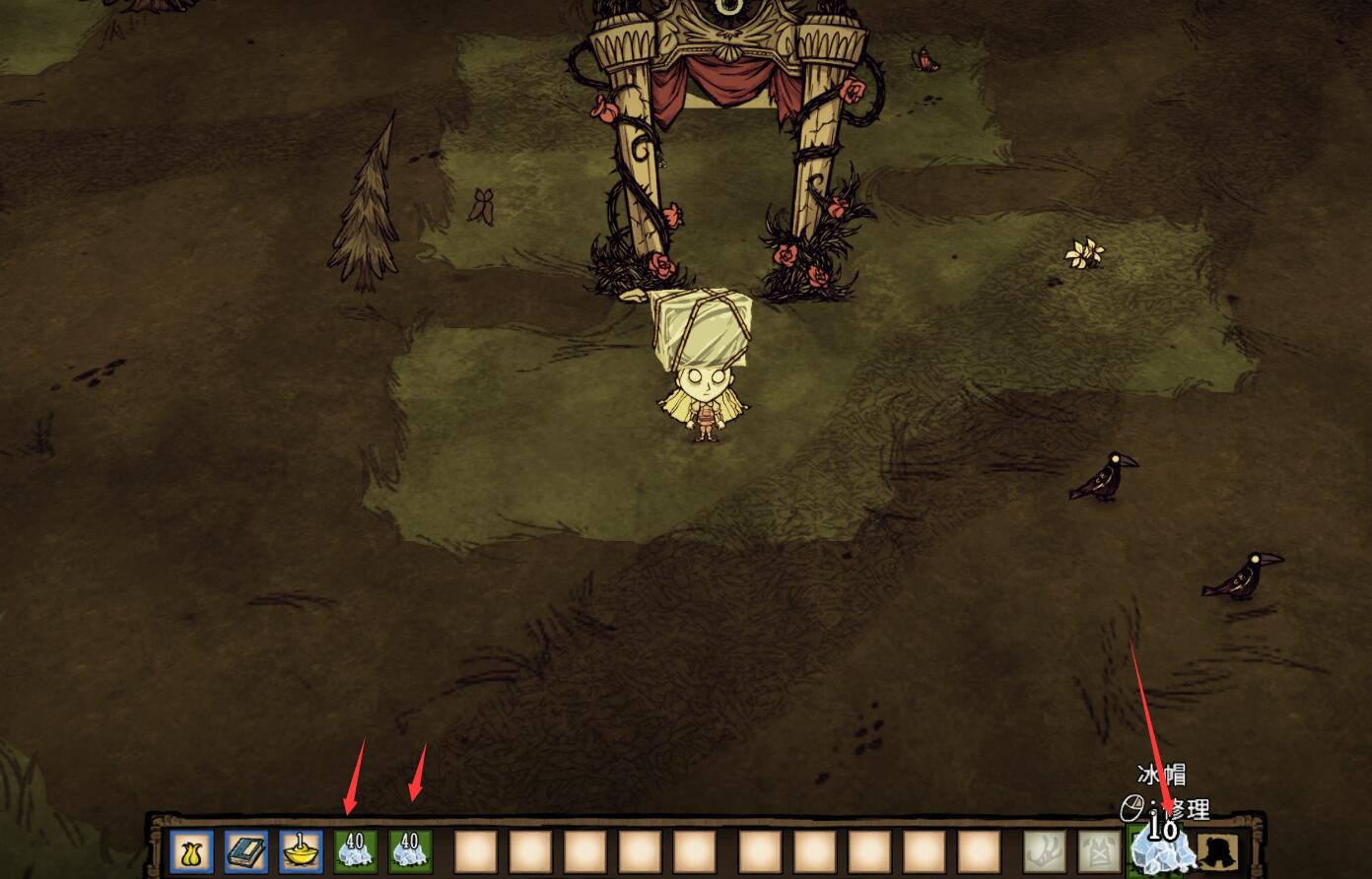The image size is (1372, 879).
Task: Click the empty body armor slot
Action: (1098, 850)
